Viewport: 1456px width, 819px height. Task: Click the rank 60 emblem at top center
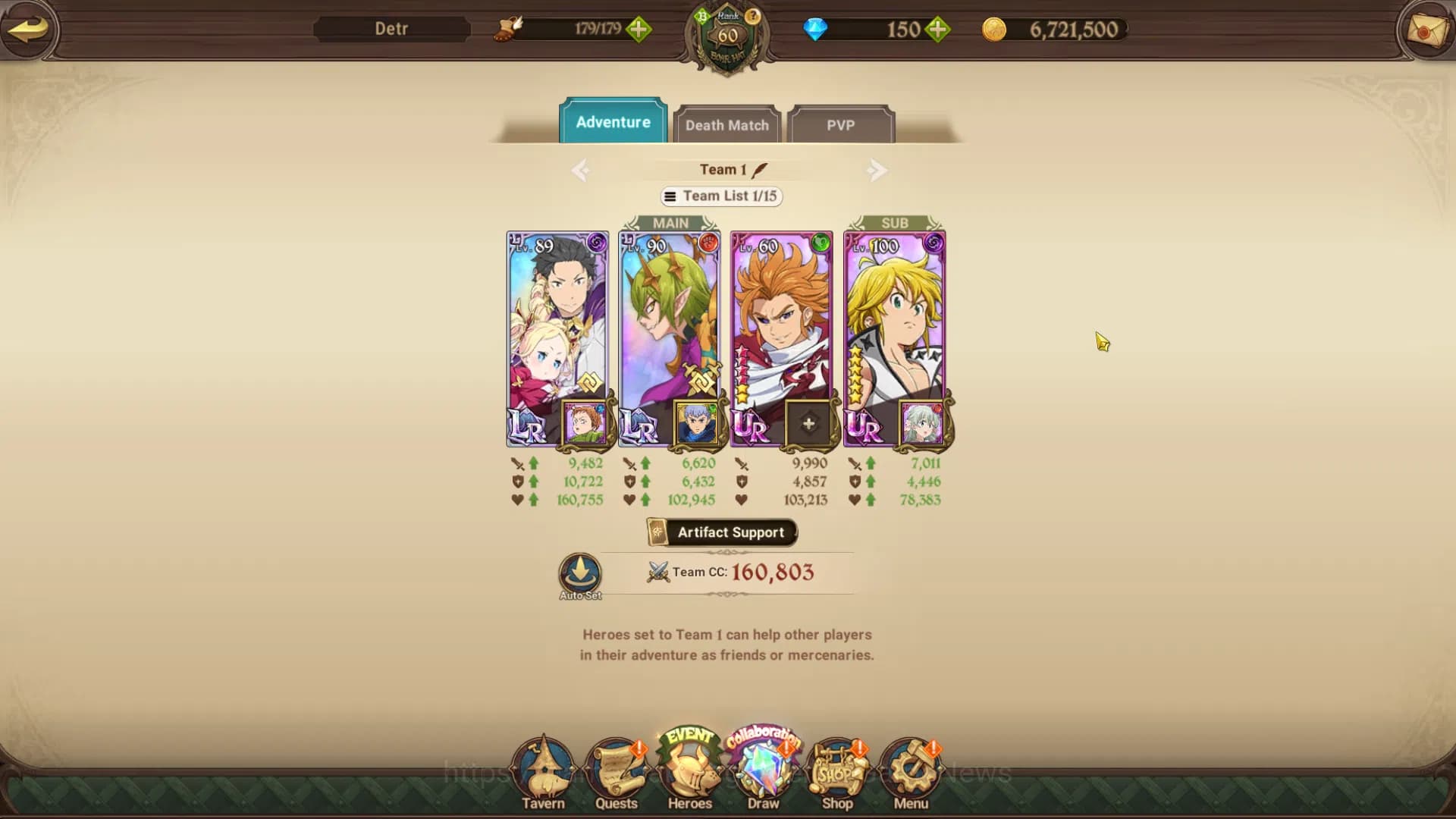tap(727, 34)
